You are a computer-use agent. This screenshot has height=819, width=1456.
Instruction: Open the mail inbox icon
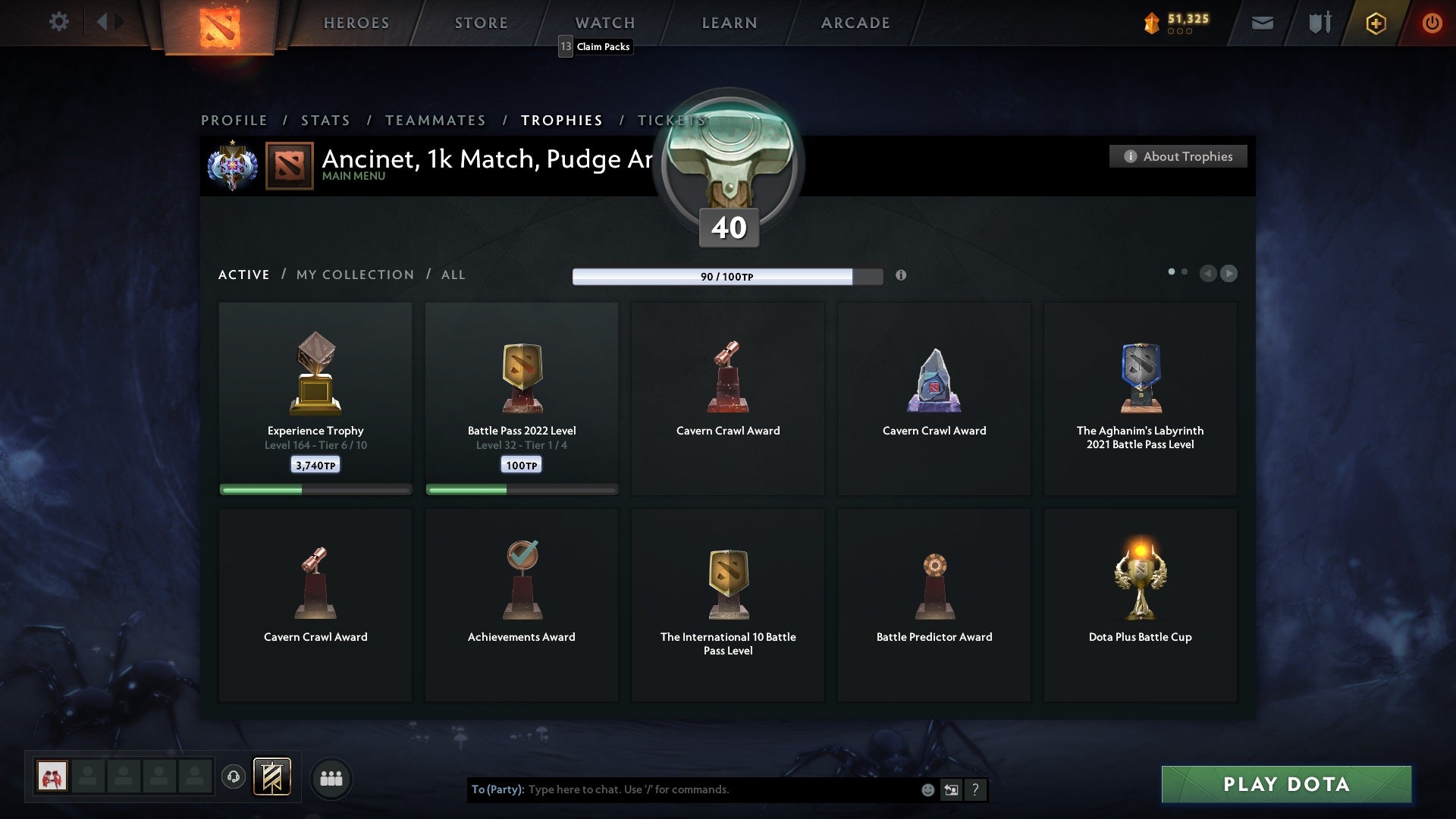coord(1262,23)
